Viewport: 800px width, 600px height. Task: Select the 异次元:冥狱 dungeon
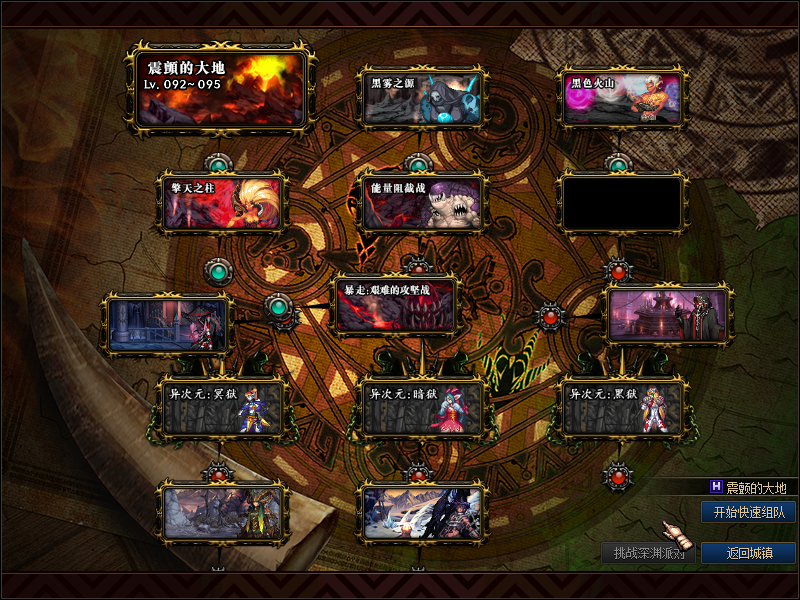click(x=222, y=408)
